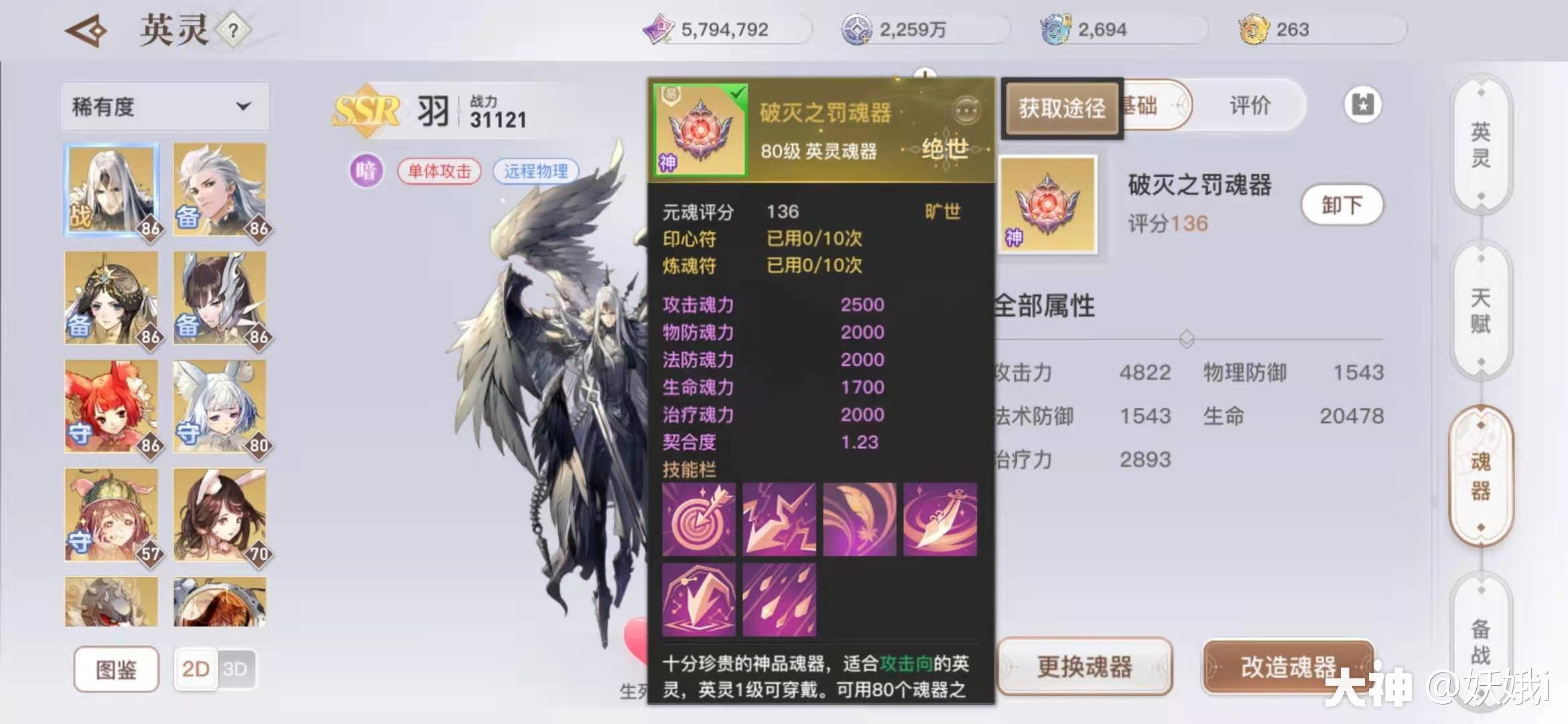Viewport: 1568px width, 724px height.
Task: Tap the 破灭之罚魂器 item icon beside 评分136
Action: (1047, 206)
